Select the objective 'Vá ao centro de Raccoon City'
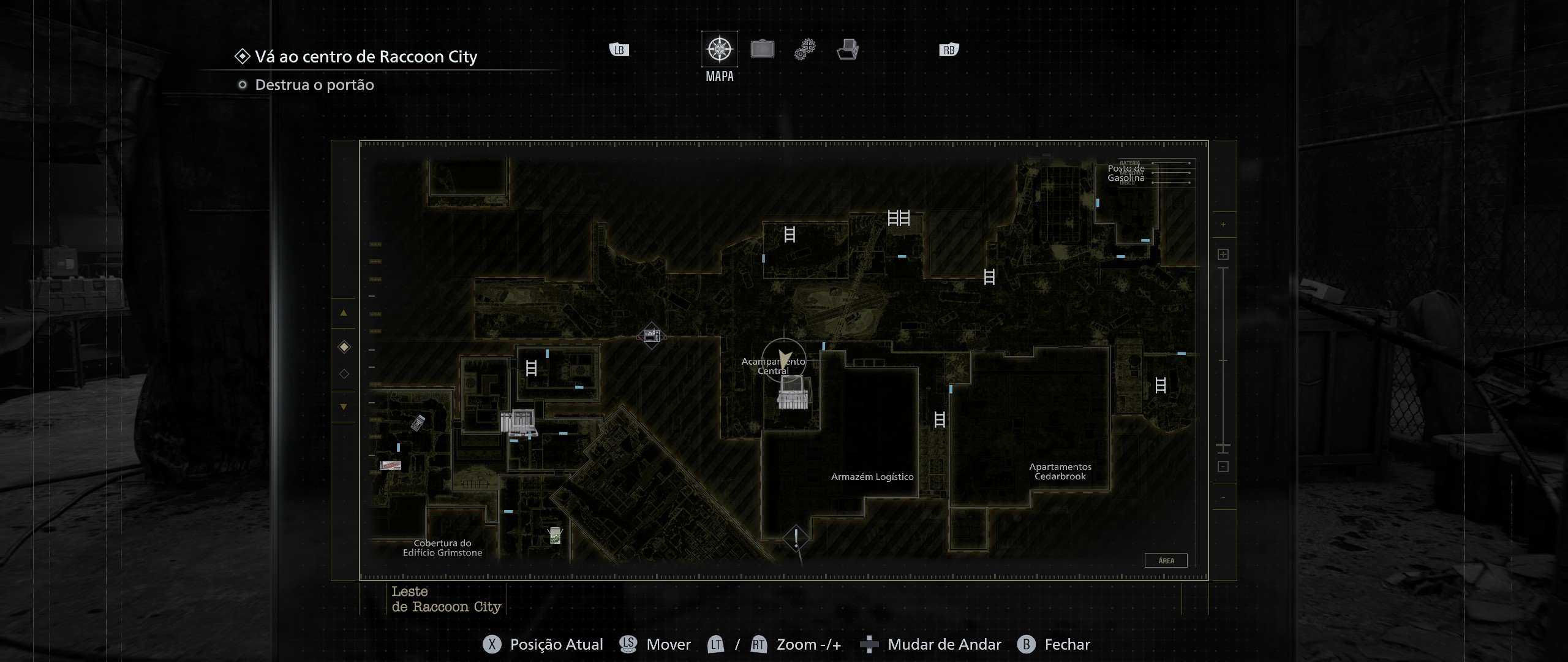This screenshot has height=662, width=1568. (366, 57)
